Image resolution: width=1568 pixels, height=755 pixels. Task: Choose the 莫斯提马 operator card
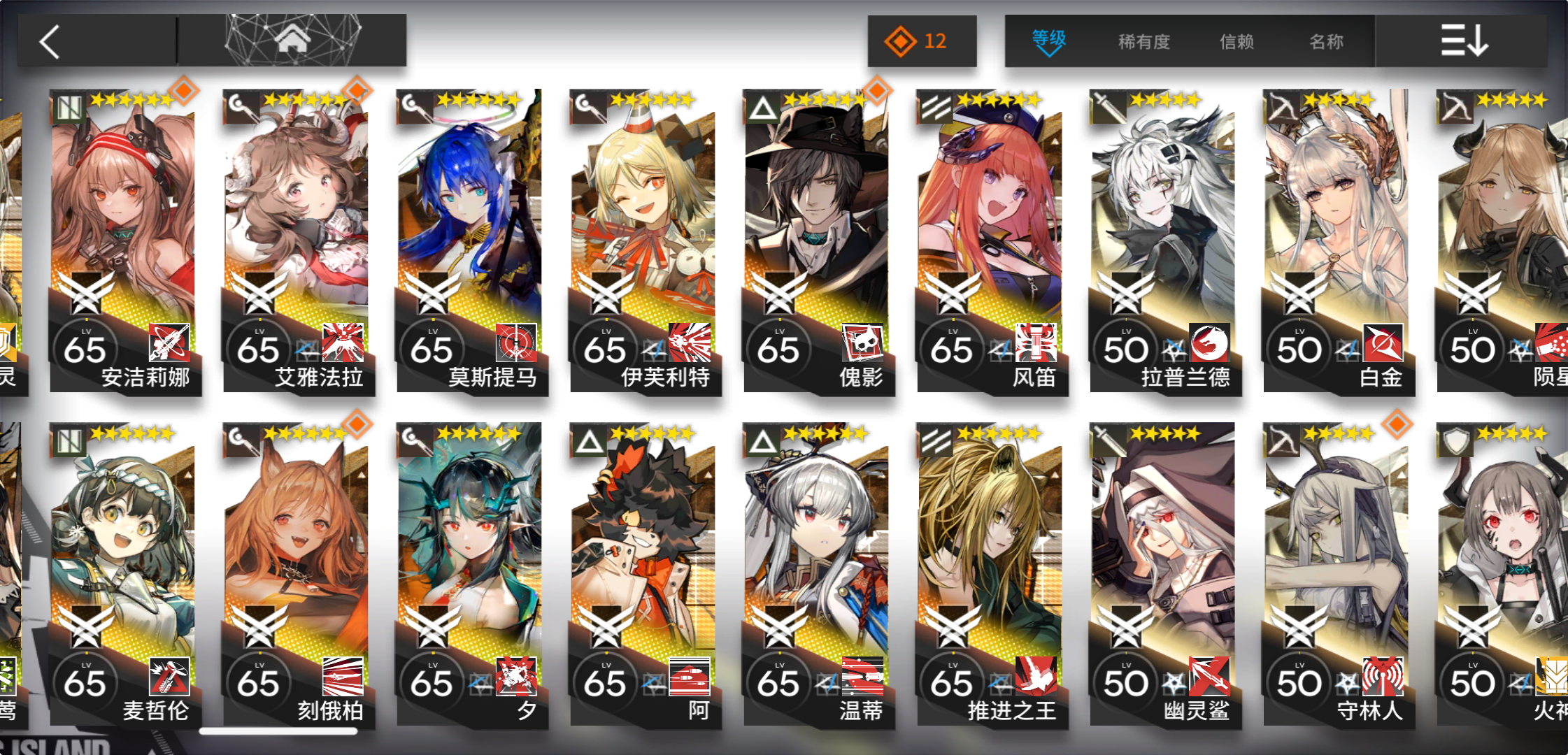(471, 238)
